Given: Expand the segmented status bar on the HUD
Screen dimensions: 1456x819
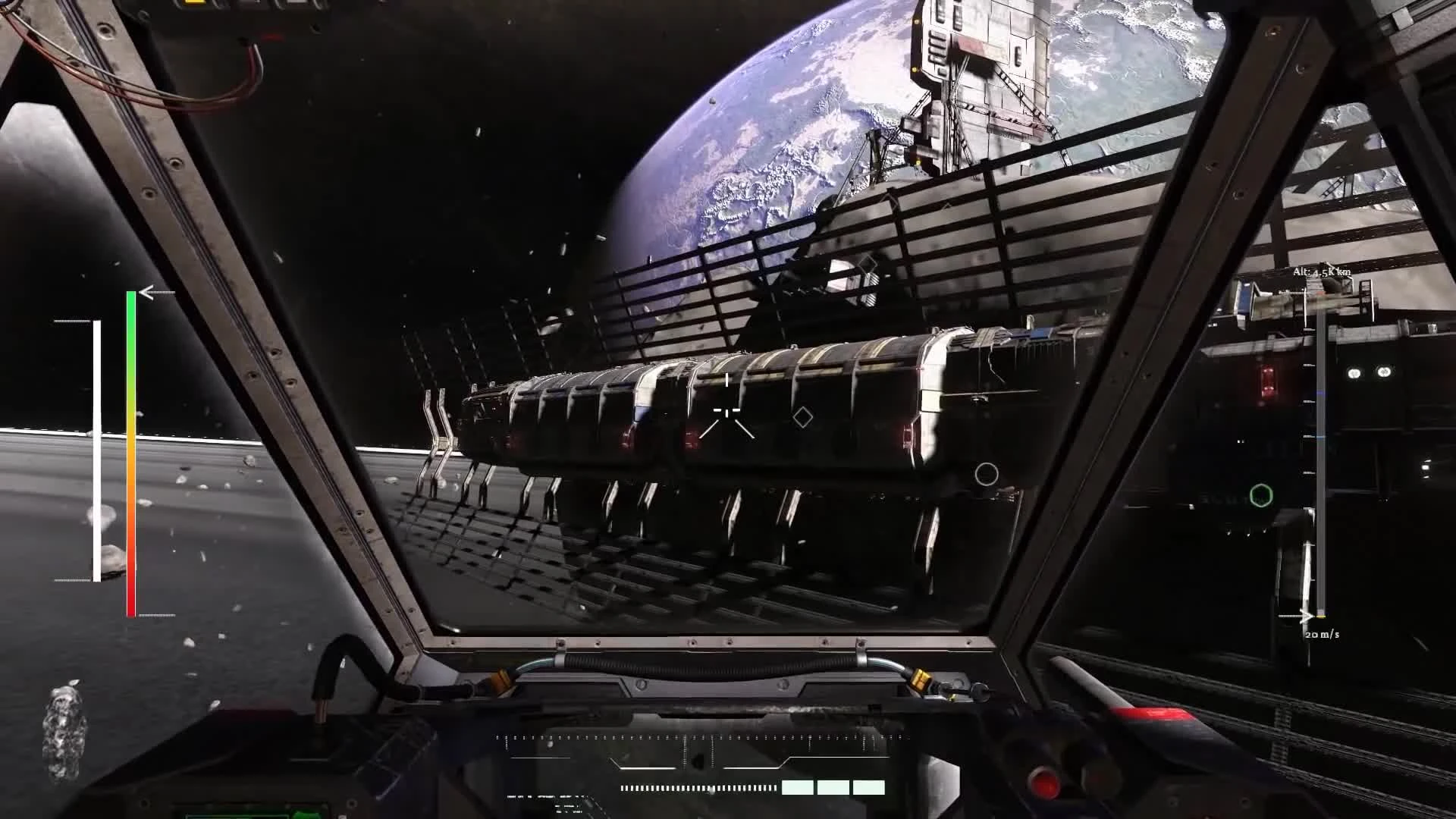Looking at the screenshot, I should pyautogui.click(x=698, y=787).
